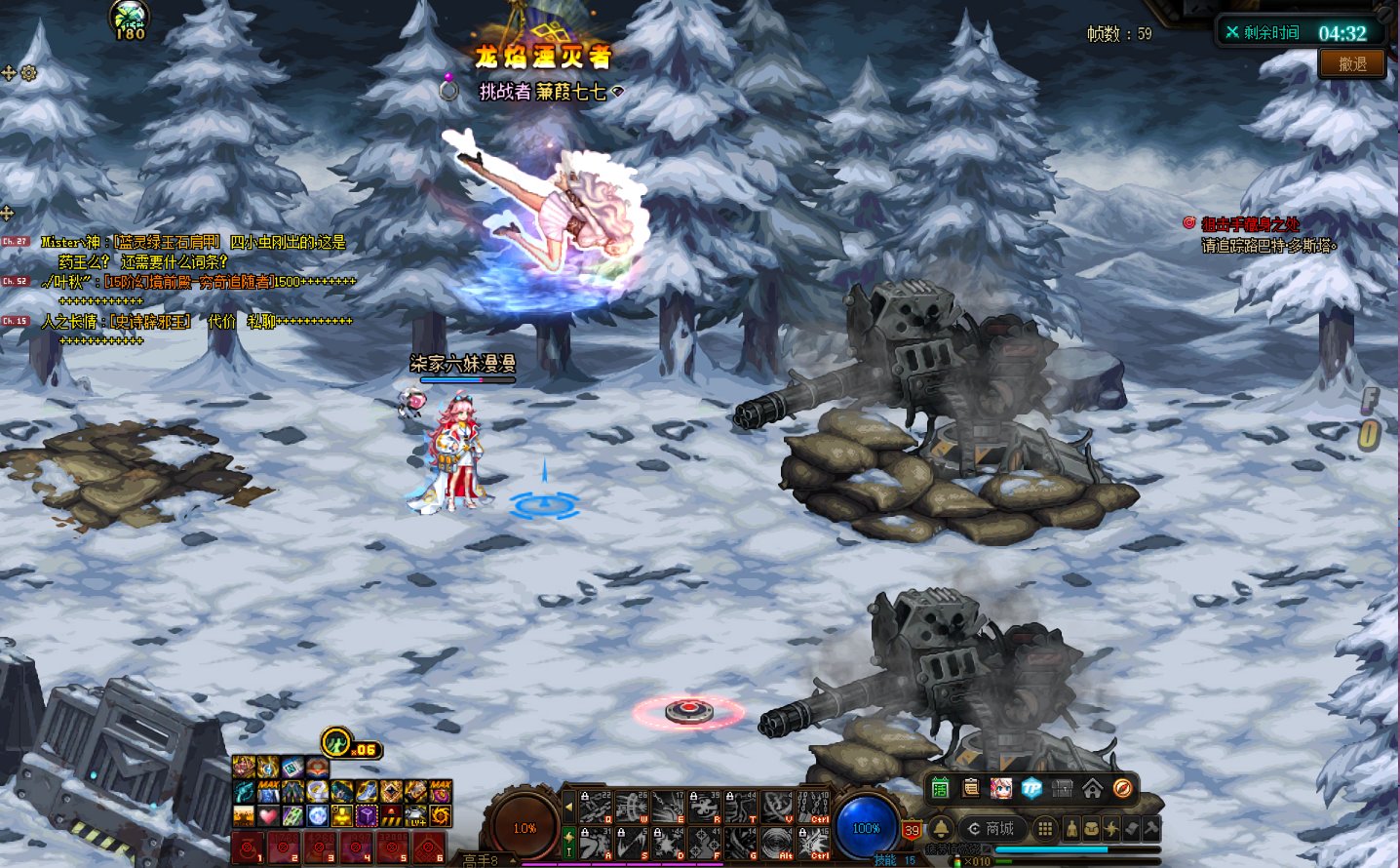This screenshot has width=1400, height=868.
Task: Open the hammer icon in menu bar
Action: coord(1150,829)
